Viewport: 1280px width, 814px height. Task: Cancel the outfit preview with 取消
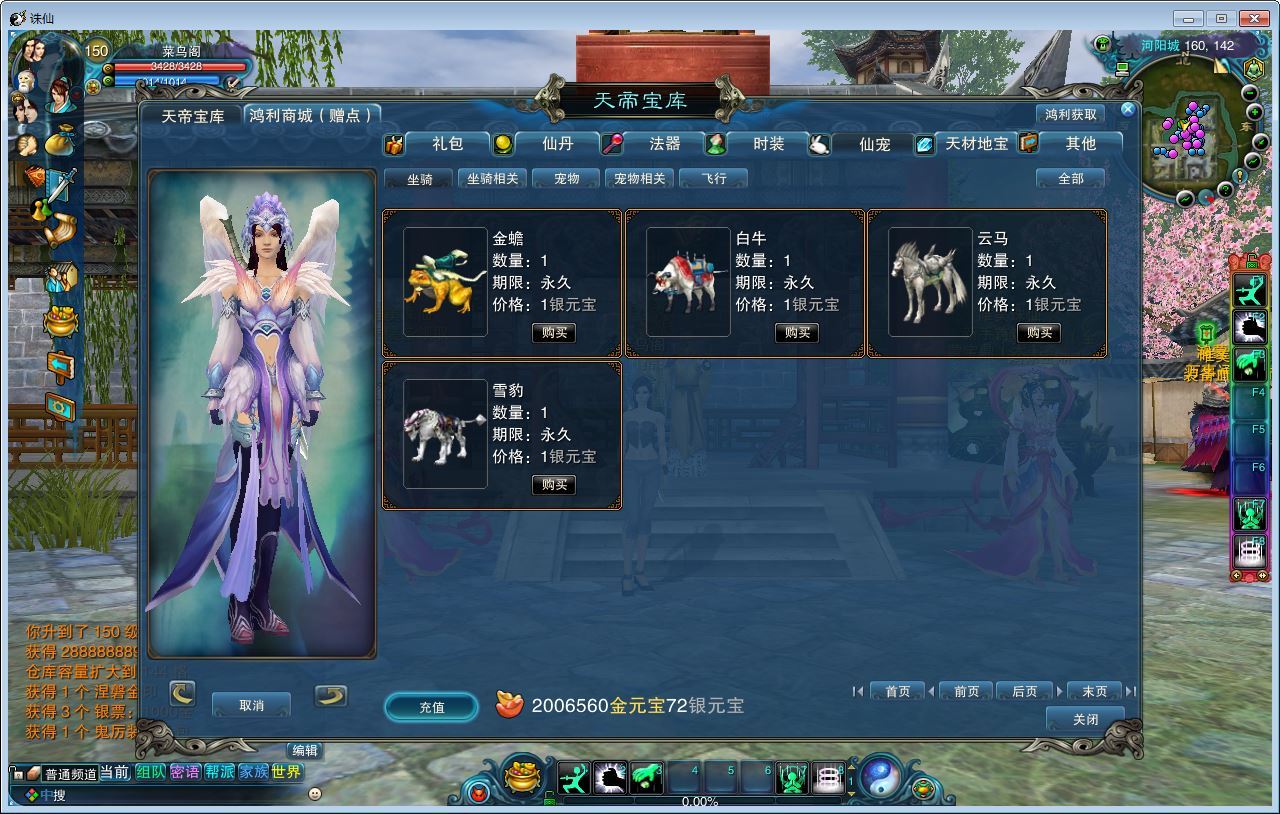click(251, 705)
